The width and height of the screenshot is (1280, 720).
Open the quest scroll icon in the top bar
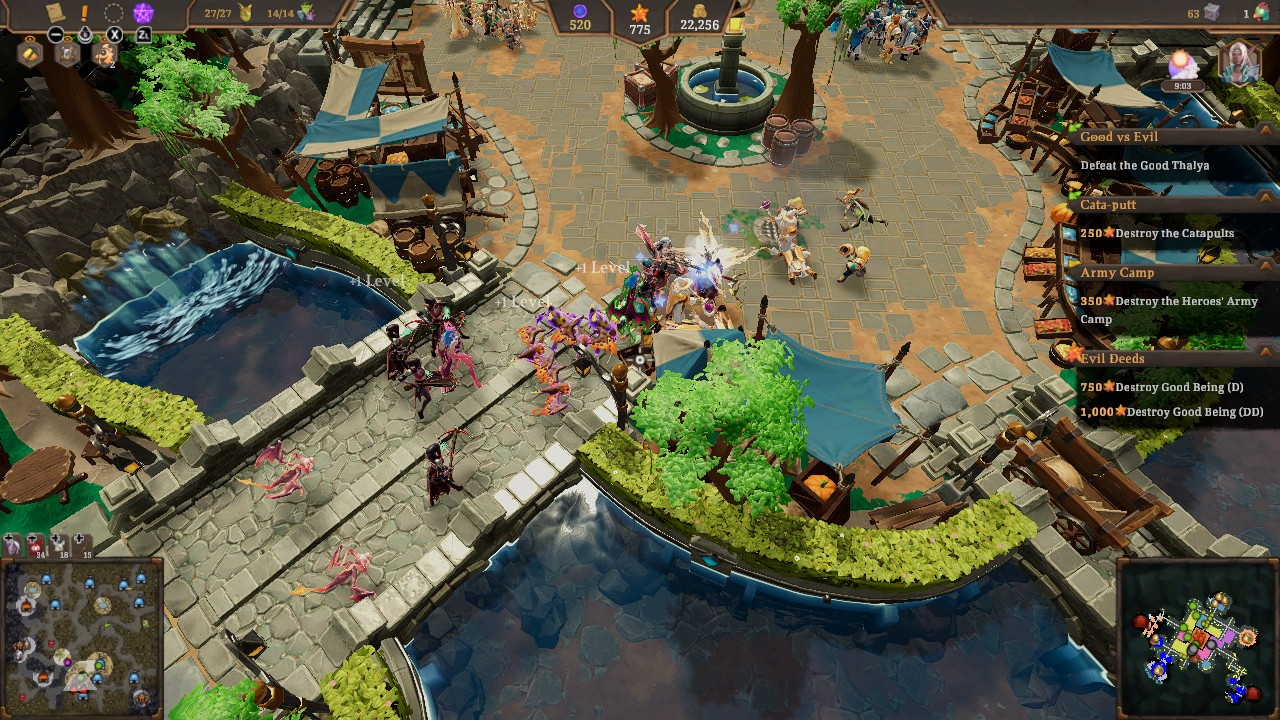[54, 11]
